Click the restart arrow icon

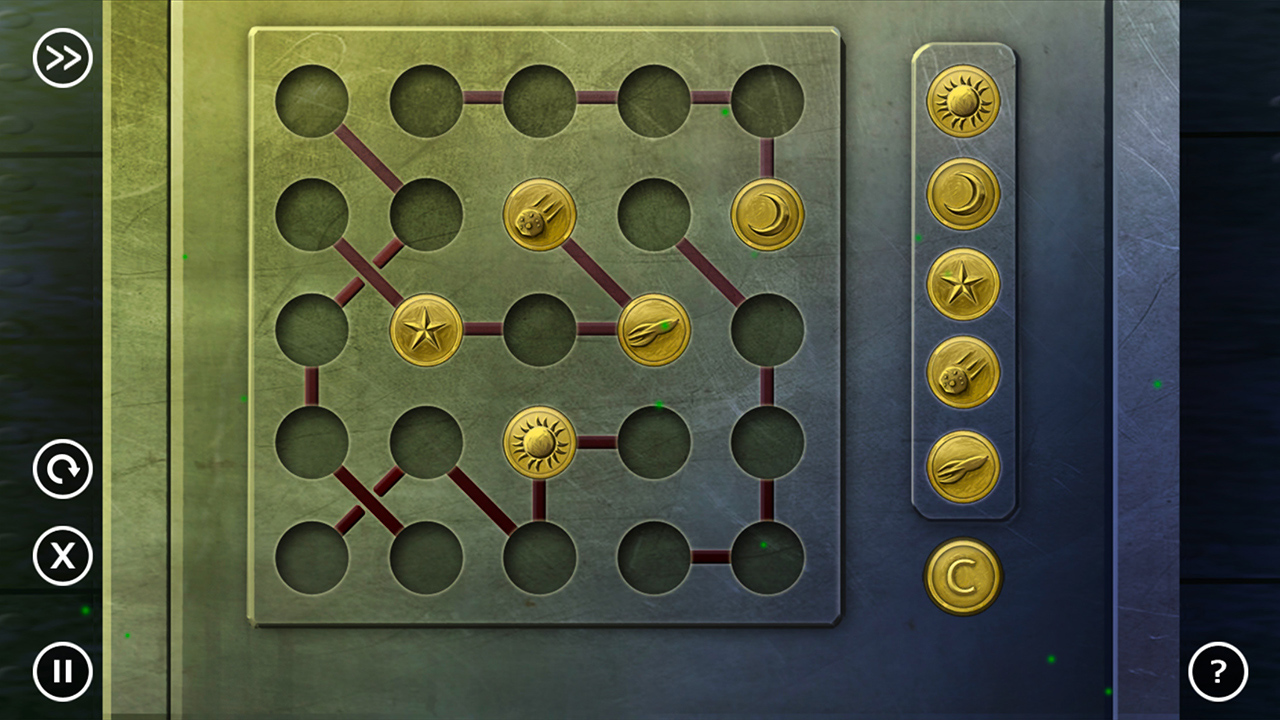62,470
